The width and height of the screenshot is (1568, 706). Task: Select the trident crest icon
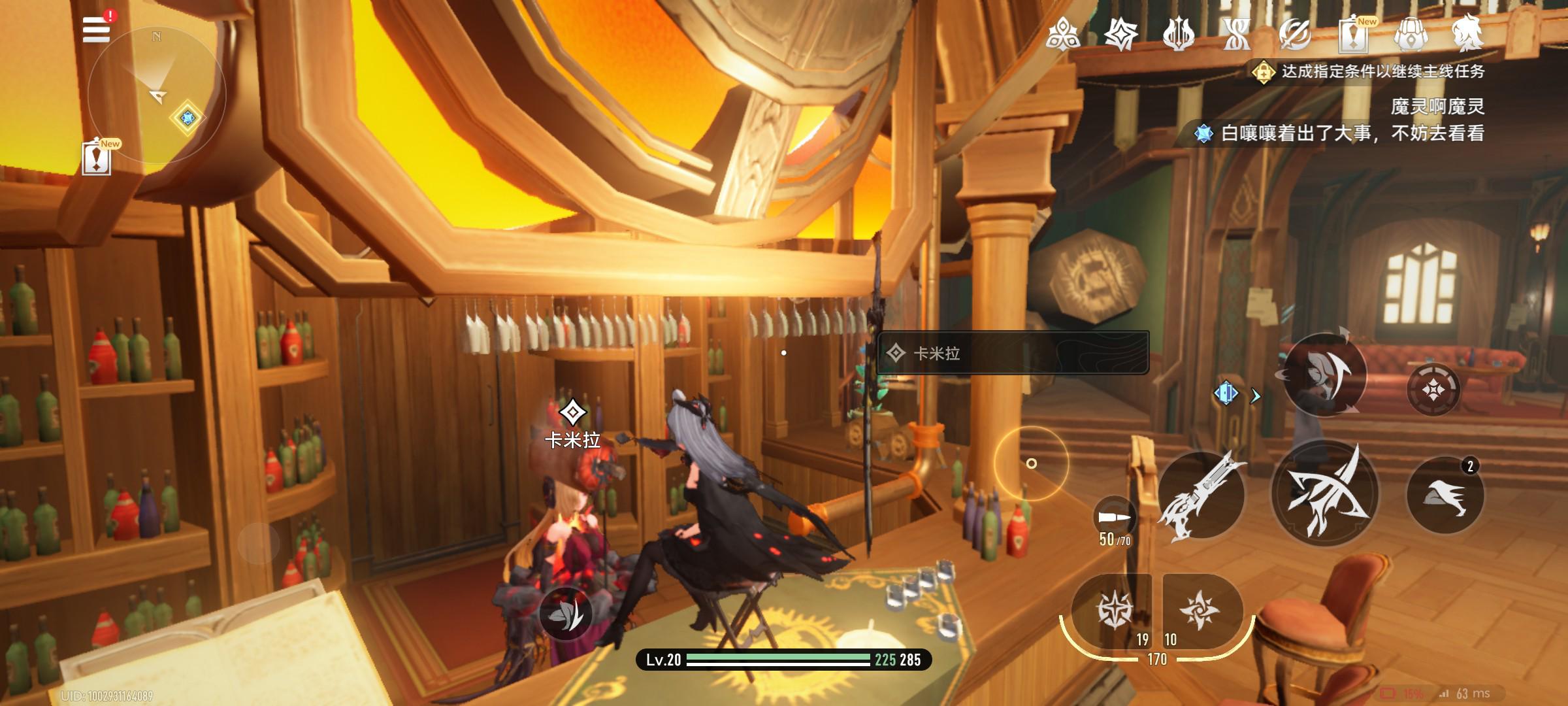coord(1179,33)
